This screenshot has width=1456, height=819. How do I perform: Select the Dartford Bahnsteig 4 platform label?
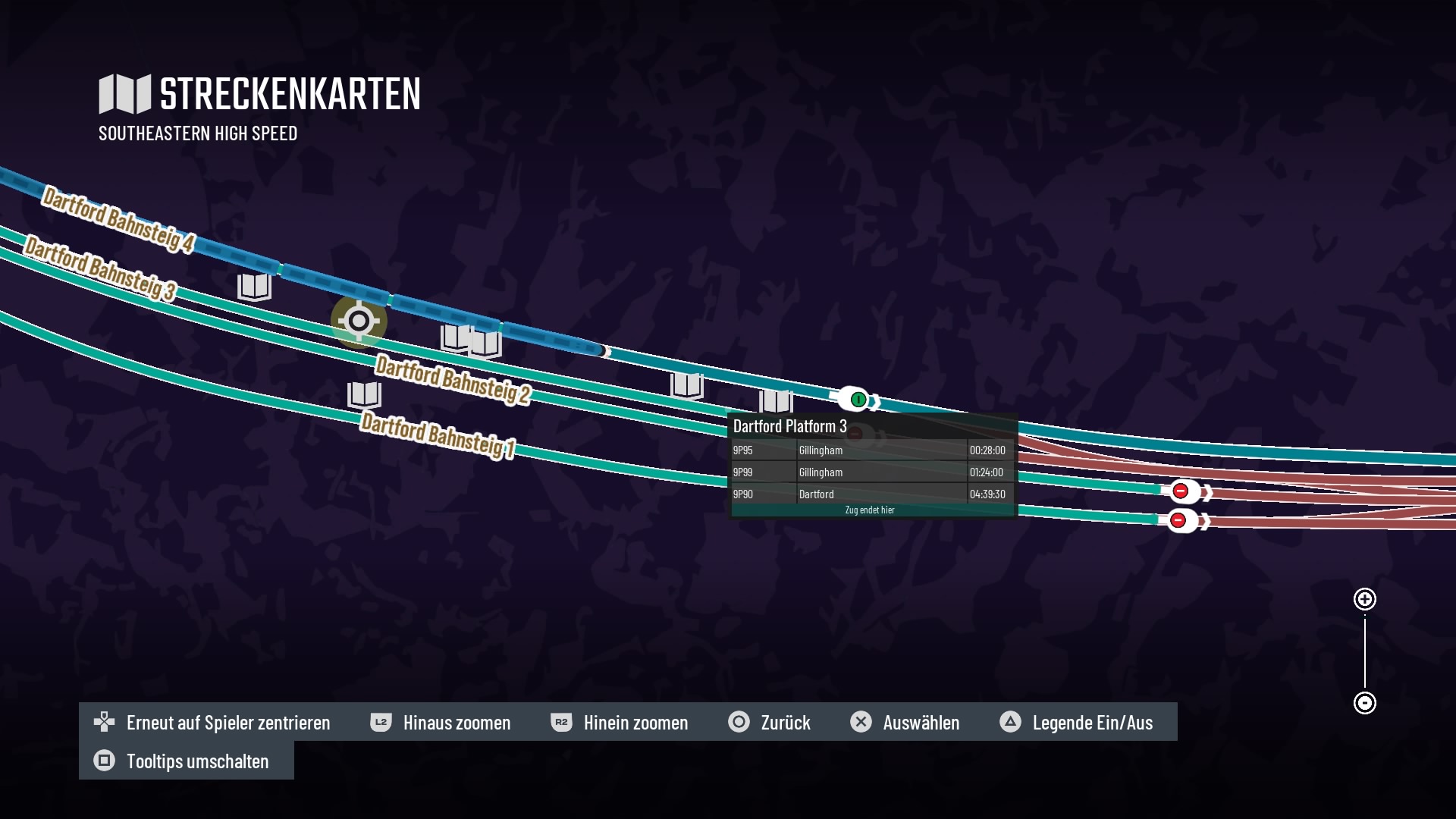click(x=118, y=220)
